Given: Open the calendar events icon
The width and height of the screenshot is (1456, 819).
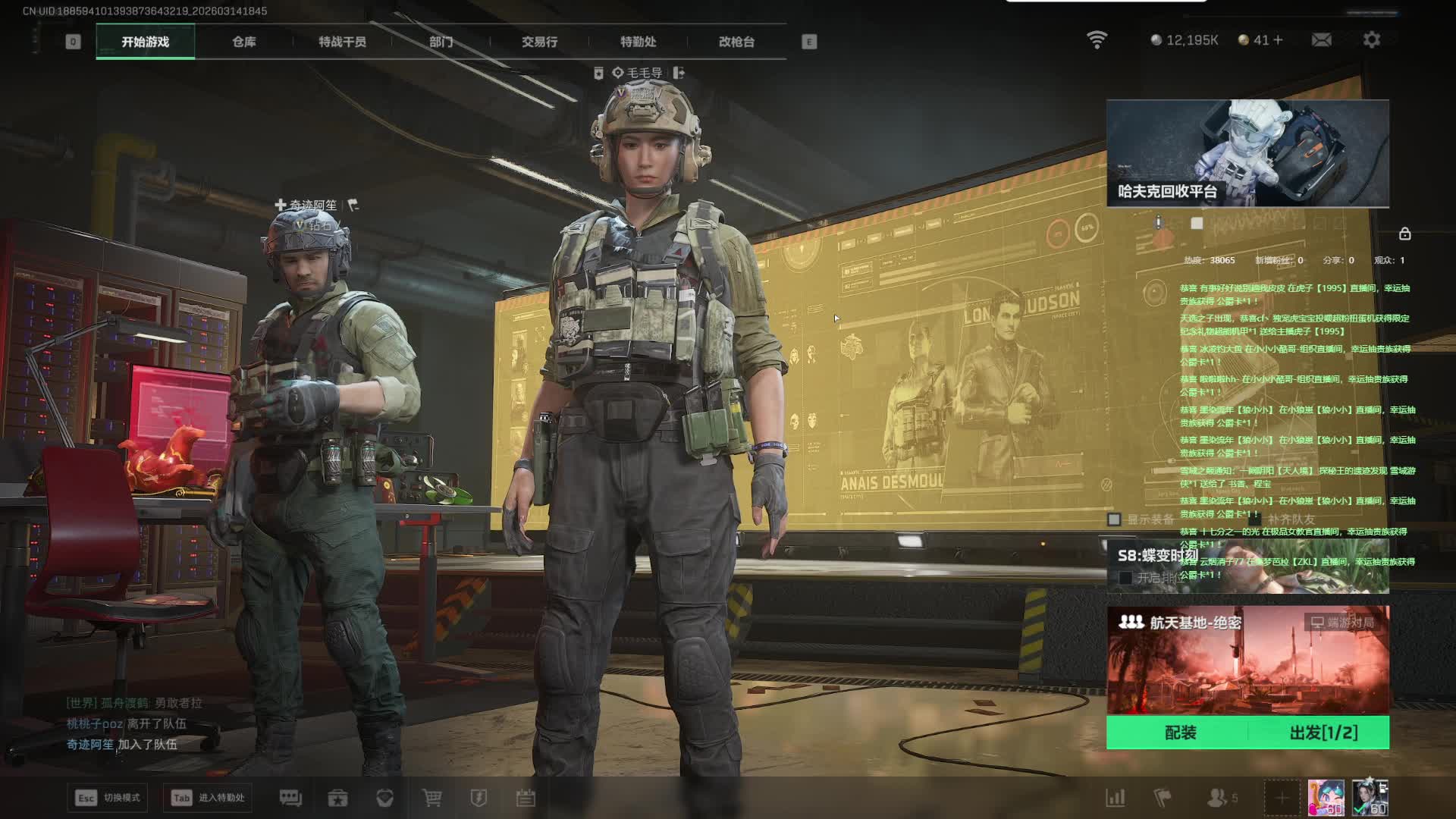Looking at the screenshot, I should (x=526, y=798).
